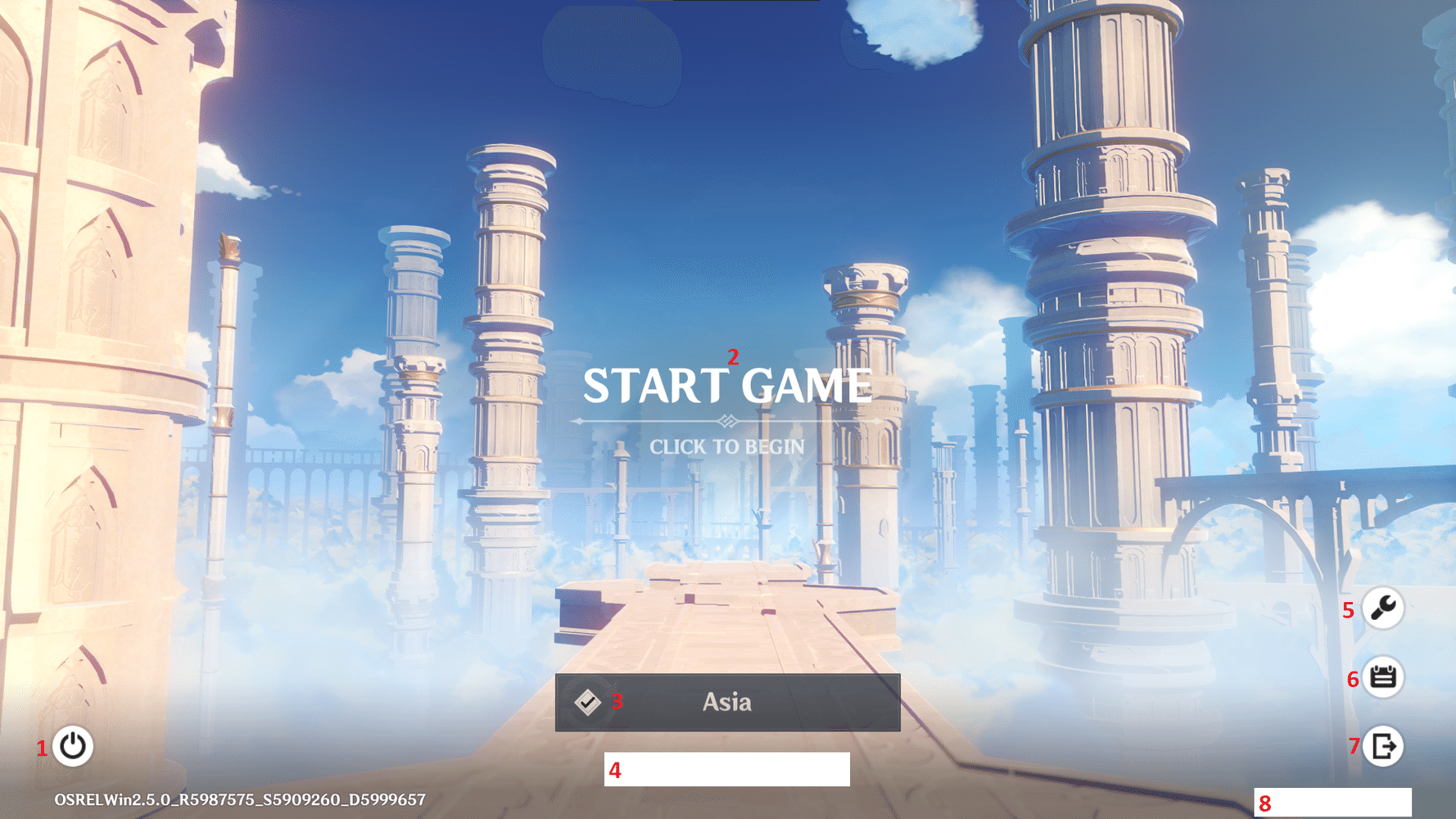Image resolution: width=1456 pixels, height=819 pixels.
Task: Click the shutdown icon in the bottom left
Action: (x=72, y=746)
